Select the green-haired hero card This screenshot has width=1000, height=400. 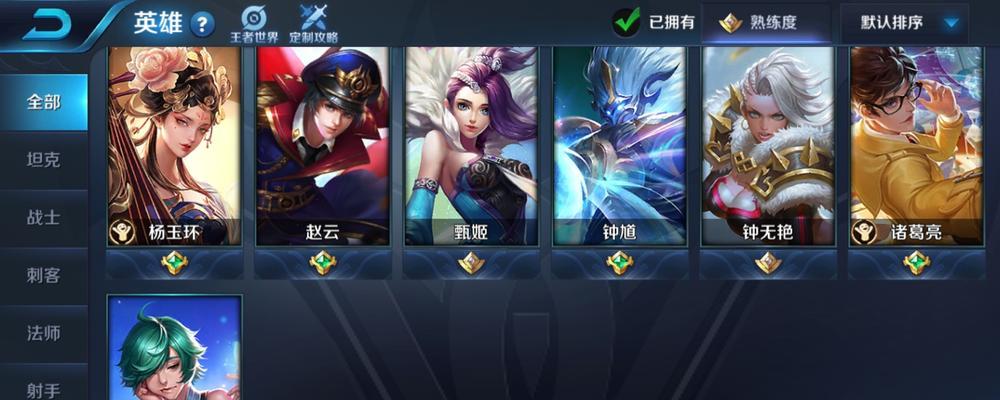coord(174,348)
